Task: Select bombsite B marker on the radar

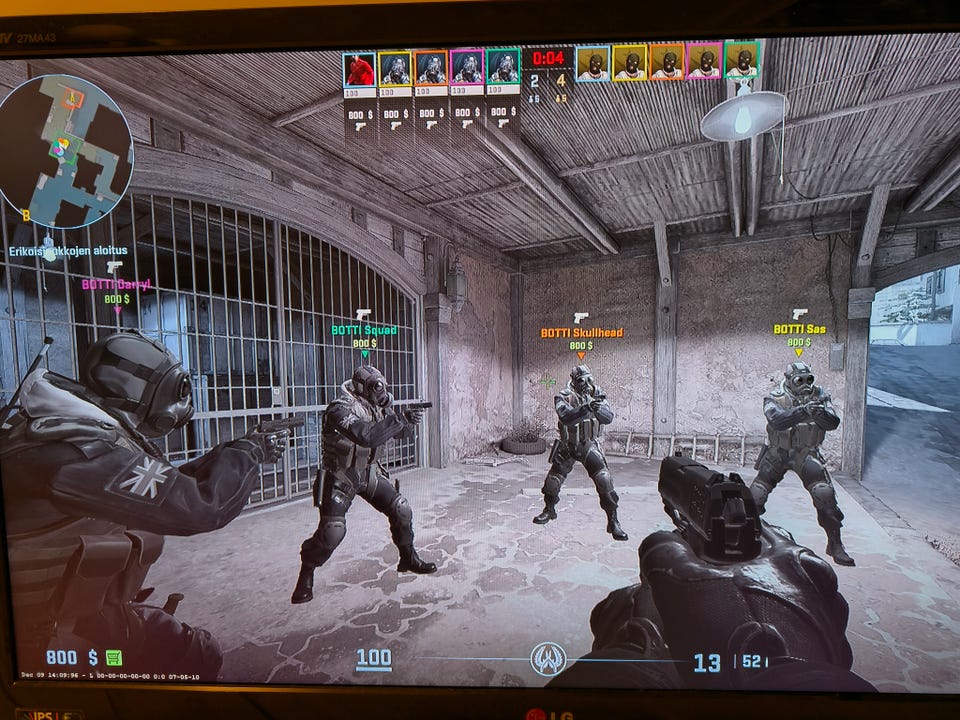Action: pyautogui.click(x=27, y=215)
